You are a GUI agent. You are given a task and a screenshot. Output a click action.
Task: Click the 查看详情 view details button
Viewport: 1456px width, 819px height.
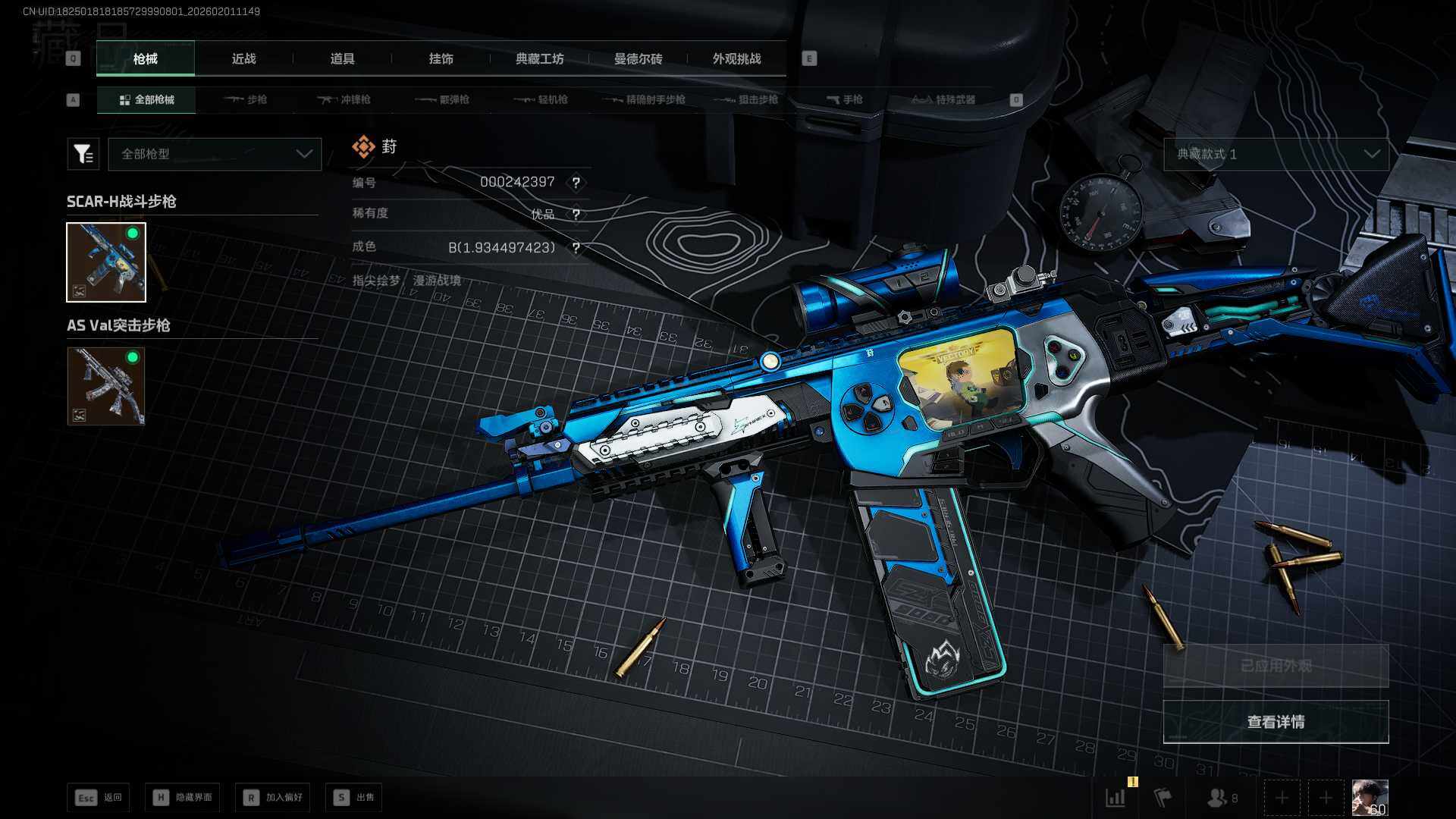coord(1276,722)
